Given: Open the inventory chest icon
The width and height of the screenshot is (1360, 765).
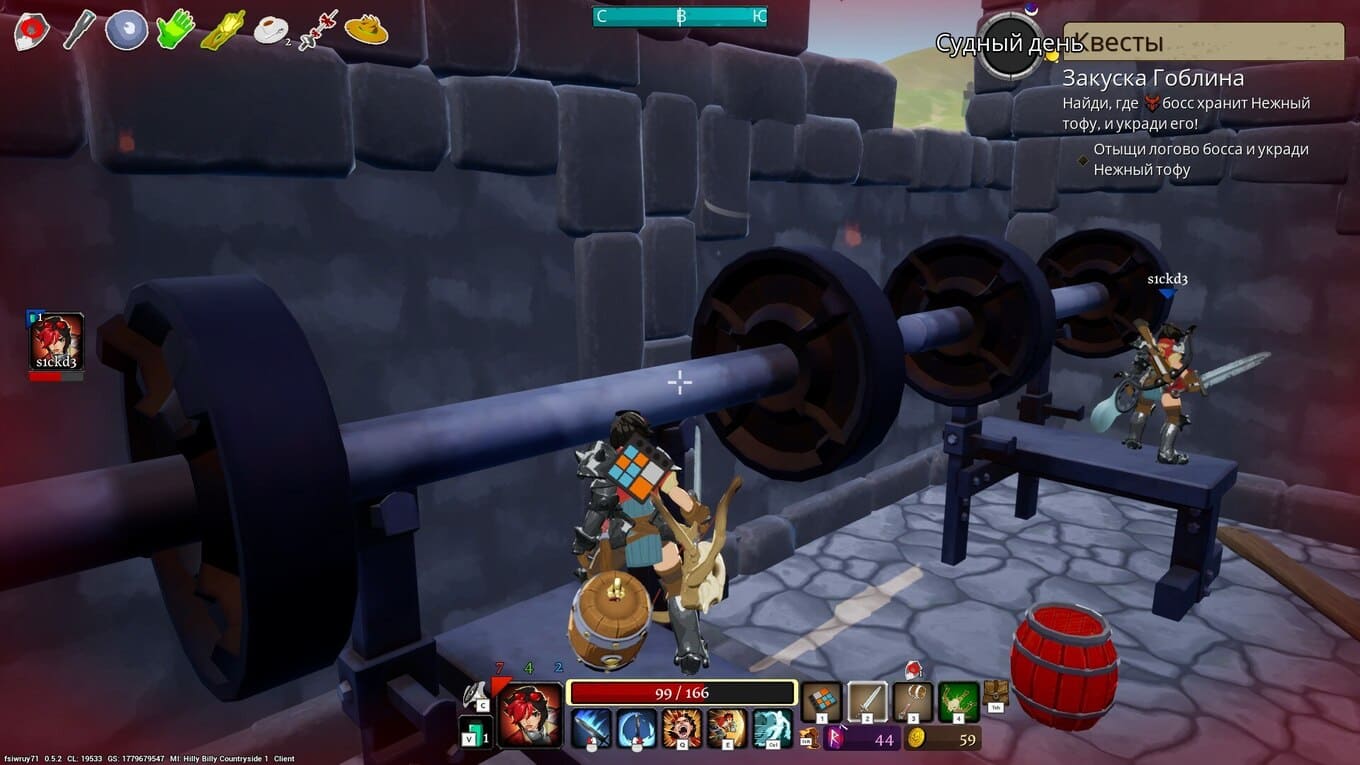Looking at the screenshot, I should tap(996, 692).
